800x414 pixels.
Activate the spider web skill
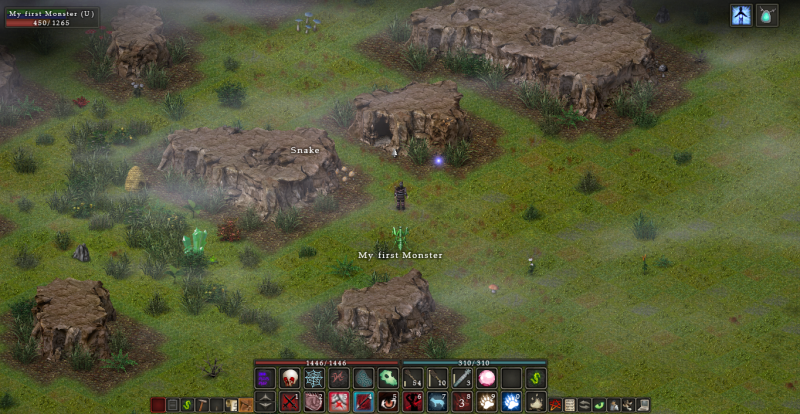pyautogui.click(x=314, y=379)
